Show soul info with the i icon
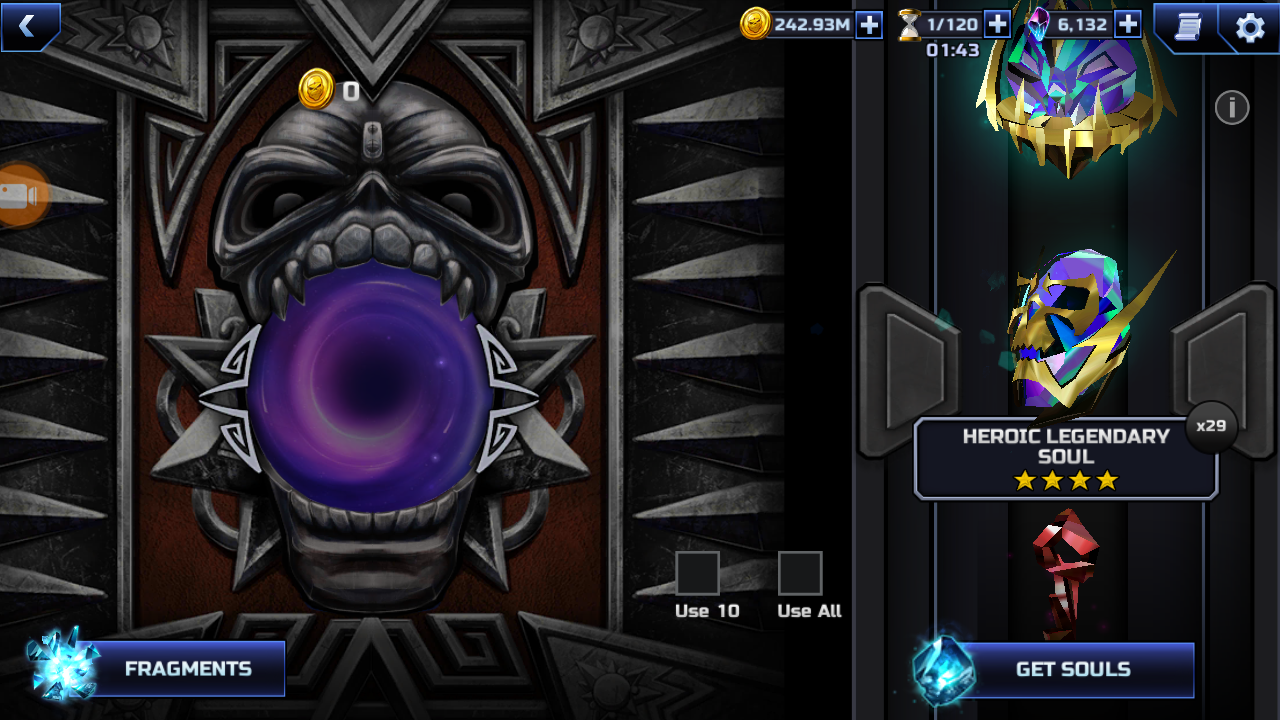 [1232, 108]
